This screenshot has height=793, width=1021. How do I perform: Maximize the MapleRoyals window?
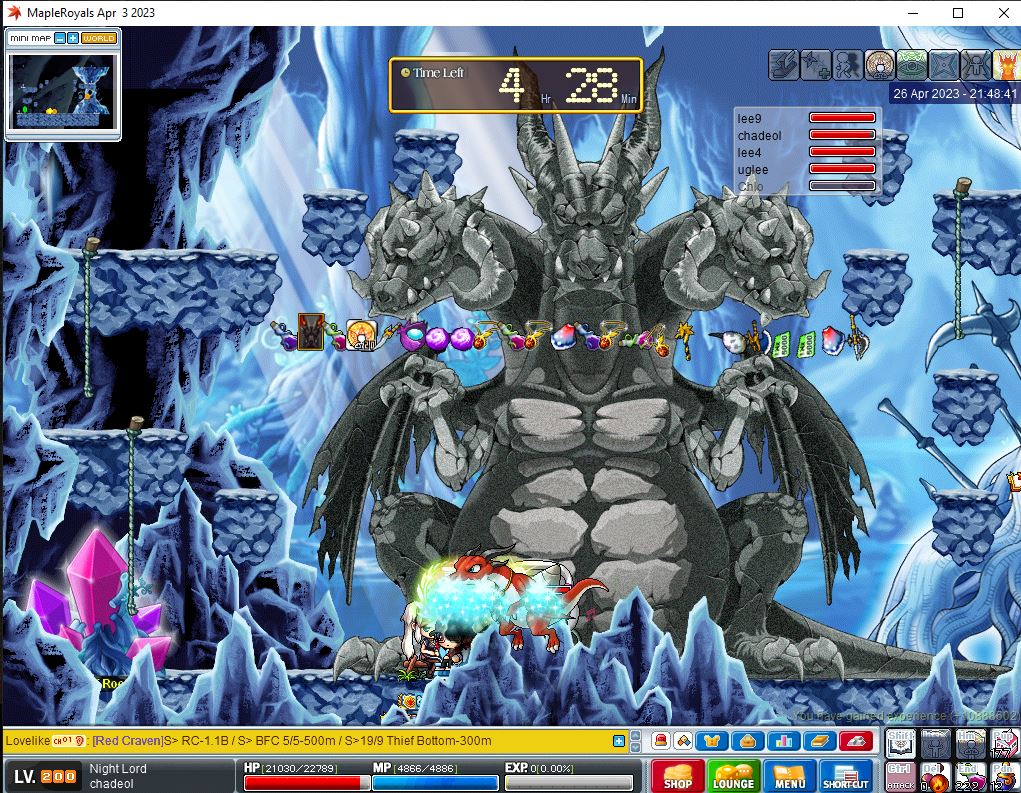click(958, 13)
